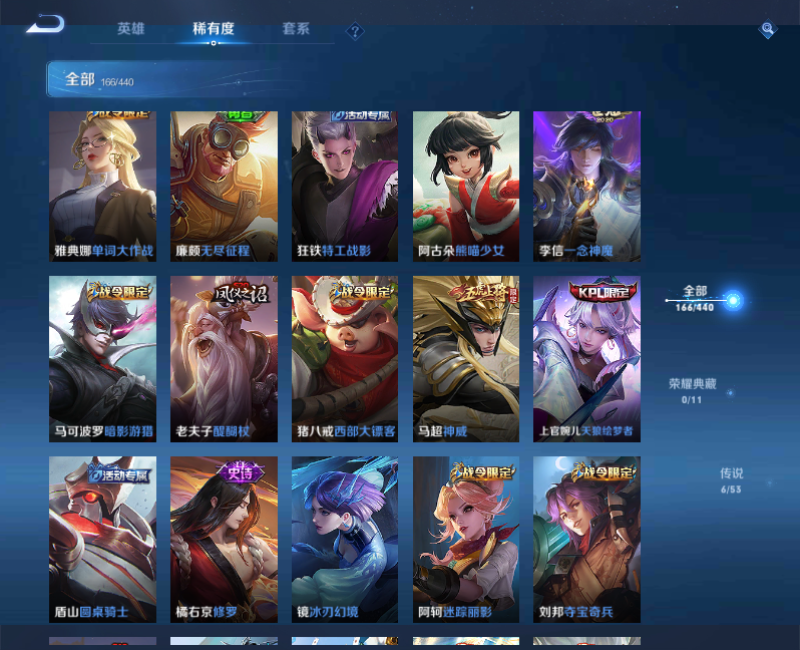800x650 pixels.
Task: Show the 传说 rarity skins
Action: point(731,480)
